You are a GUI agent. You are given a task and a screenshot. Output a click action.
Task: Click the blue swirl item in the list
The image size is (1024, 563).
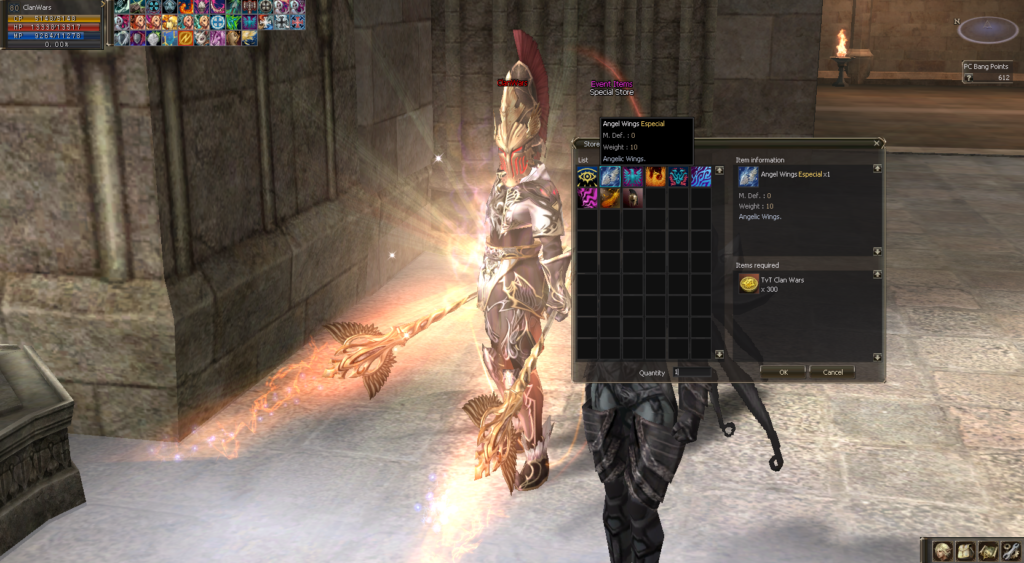(x=701, y=177)
